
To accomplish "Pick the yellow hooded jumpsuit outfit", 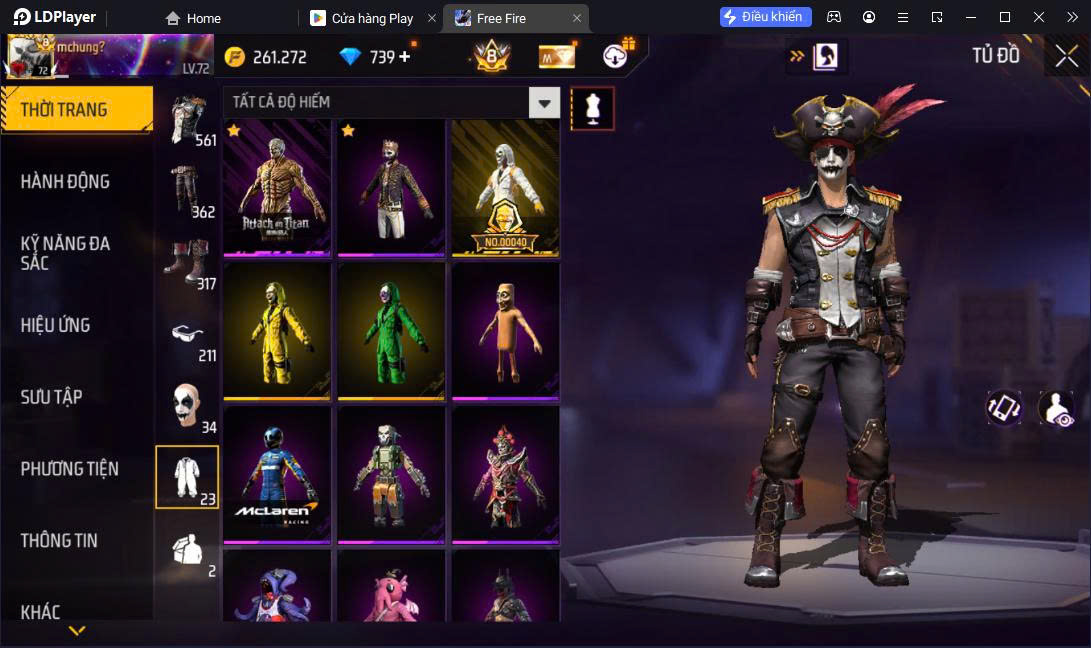I will [x=277, y=330].
